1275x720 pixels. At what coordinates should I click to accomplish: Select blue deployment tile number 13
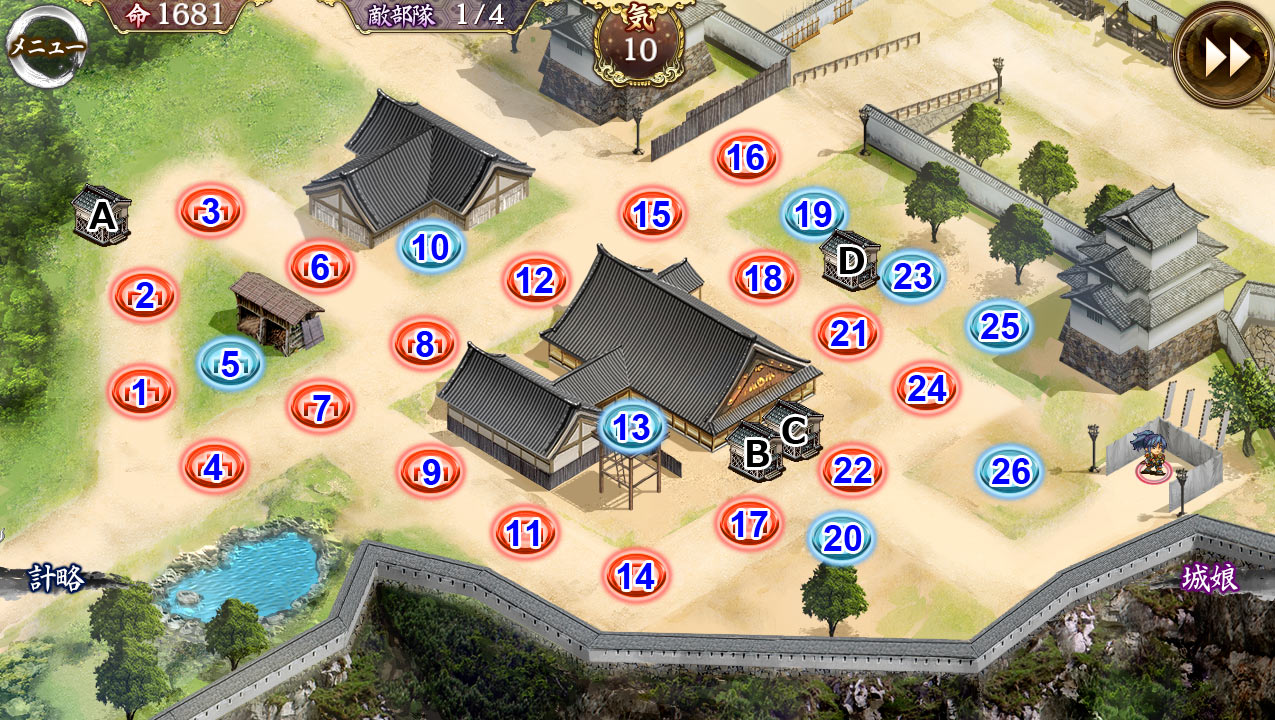click(632, 428)
